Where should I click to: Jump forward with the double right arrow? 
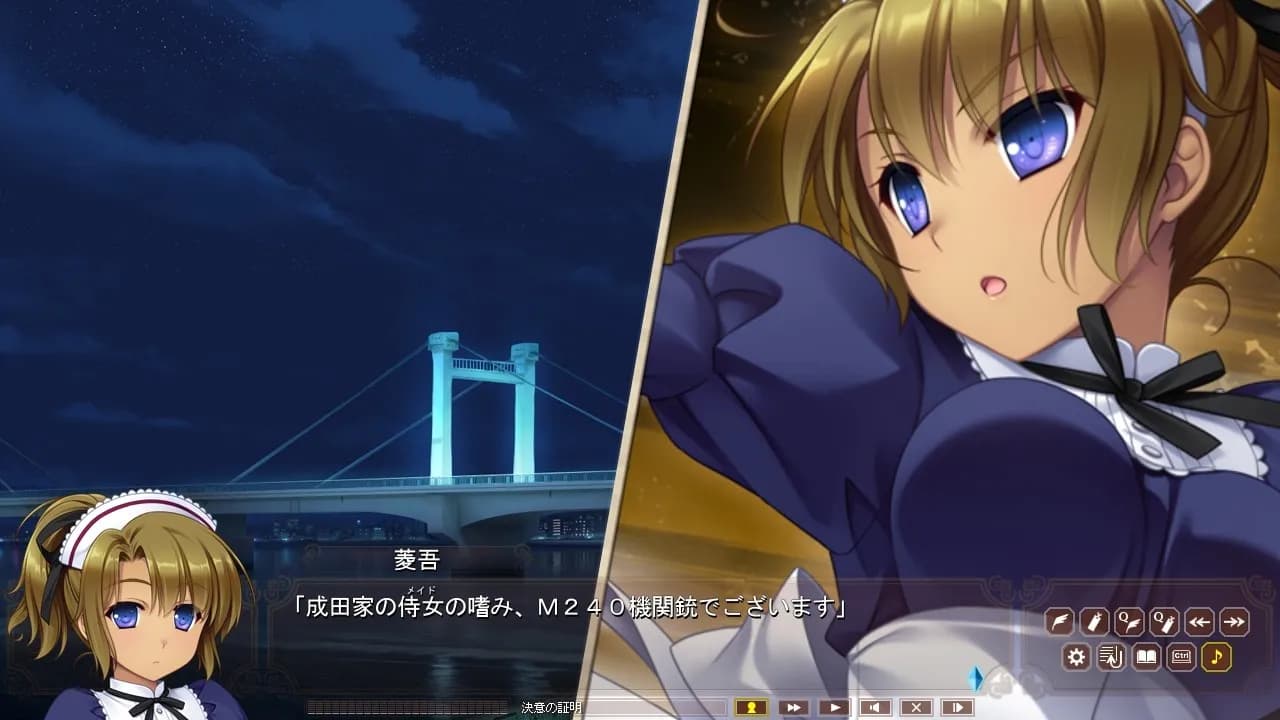coord(1234,621)
